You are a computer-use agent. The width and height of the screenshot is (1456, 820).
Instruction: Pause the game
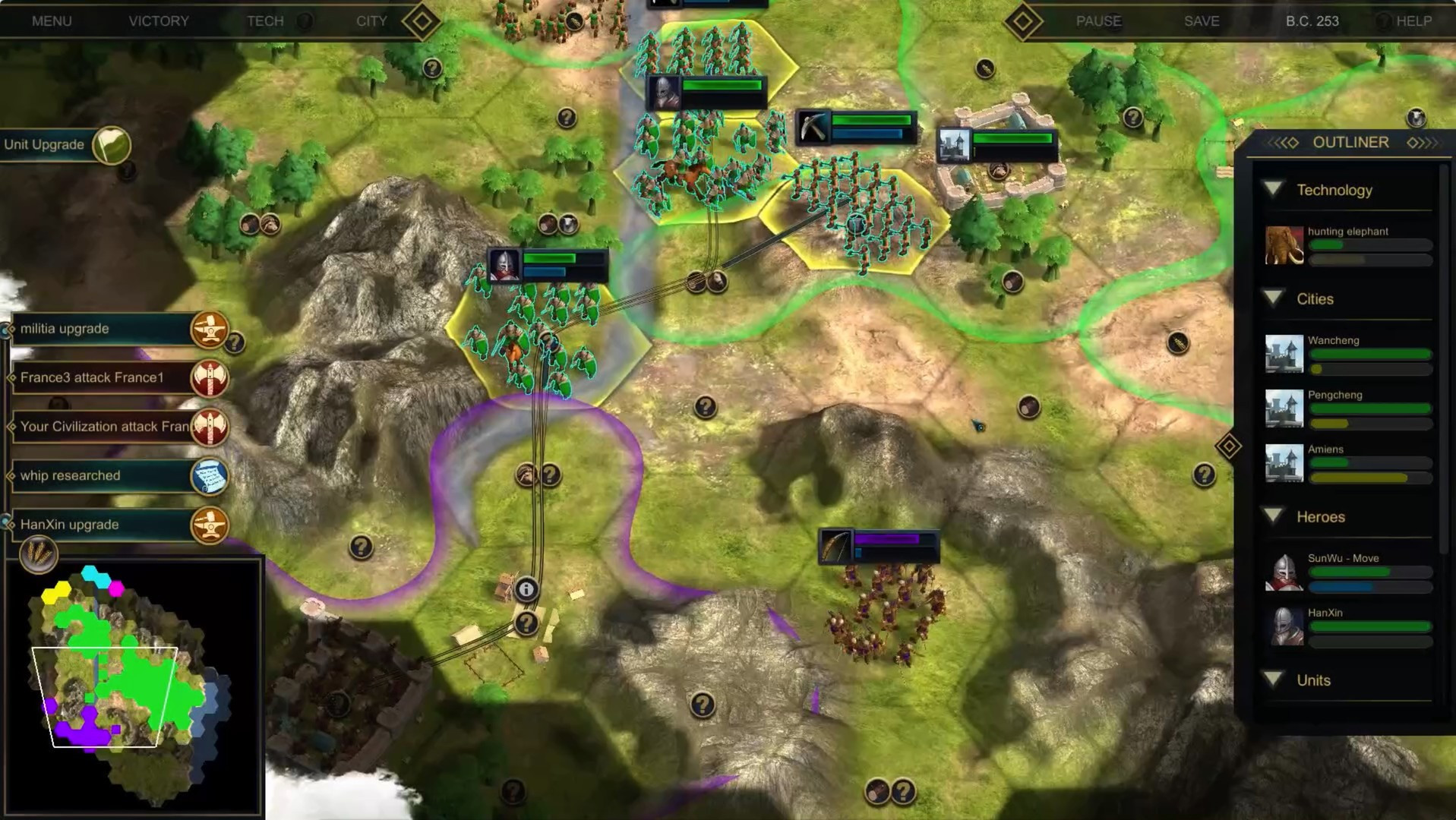[1098, 21]
